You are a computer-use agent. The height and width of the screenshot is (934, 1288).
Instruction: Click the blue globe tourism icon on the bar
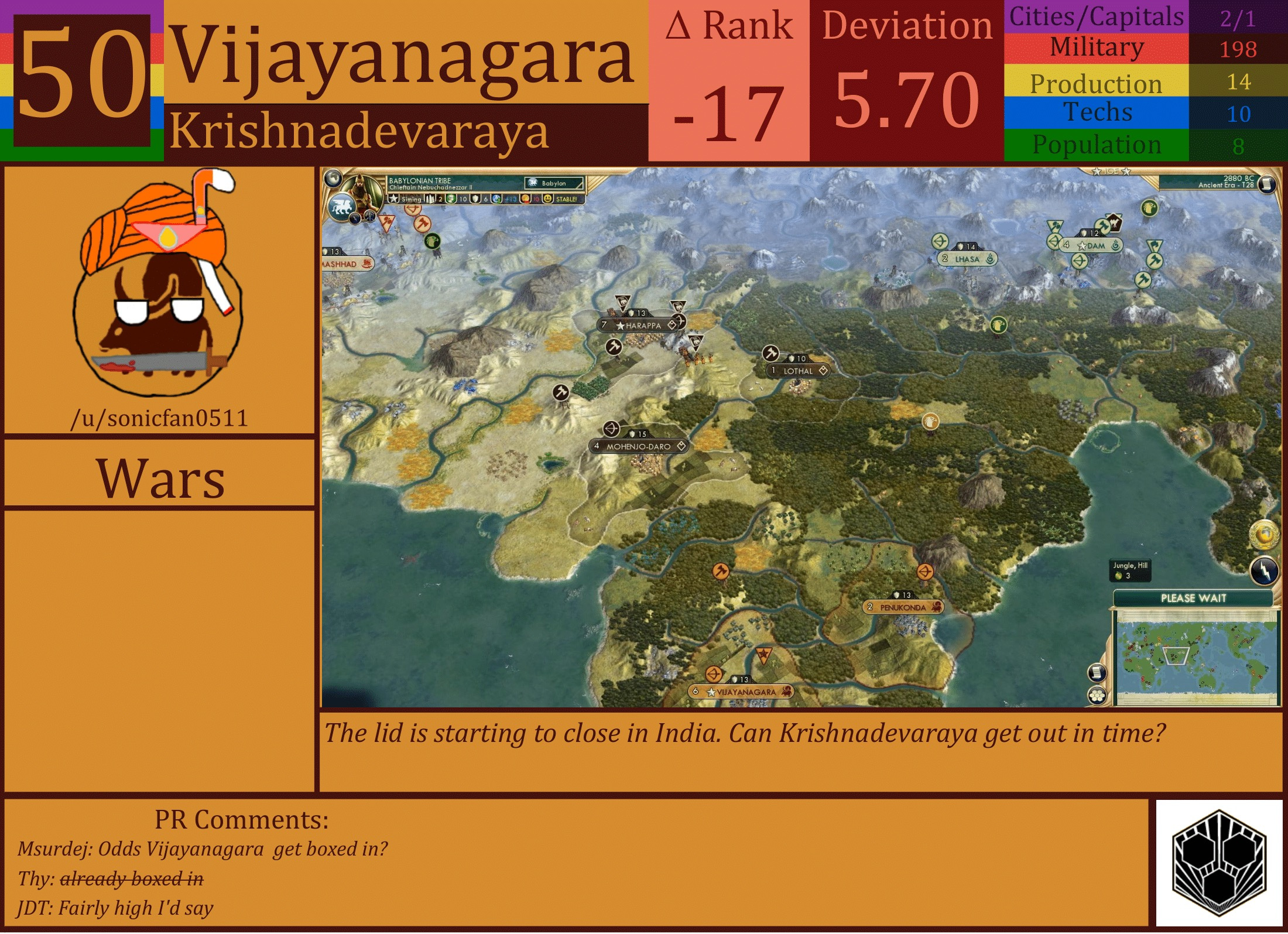(x=496, y=199)
